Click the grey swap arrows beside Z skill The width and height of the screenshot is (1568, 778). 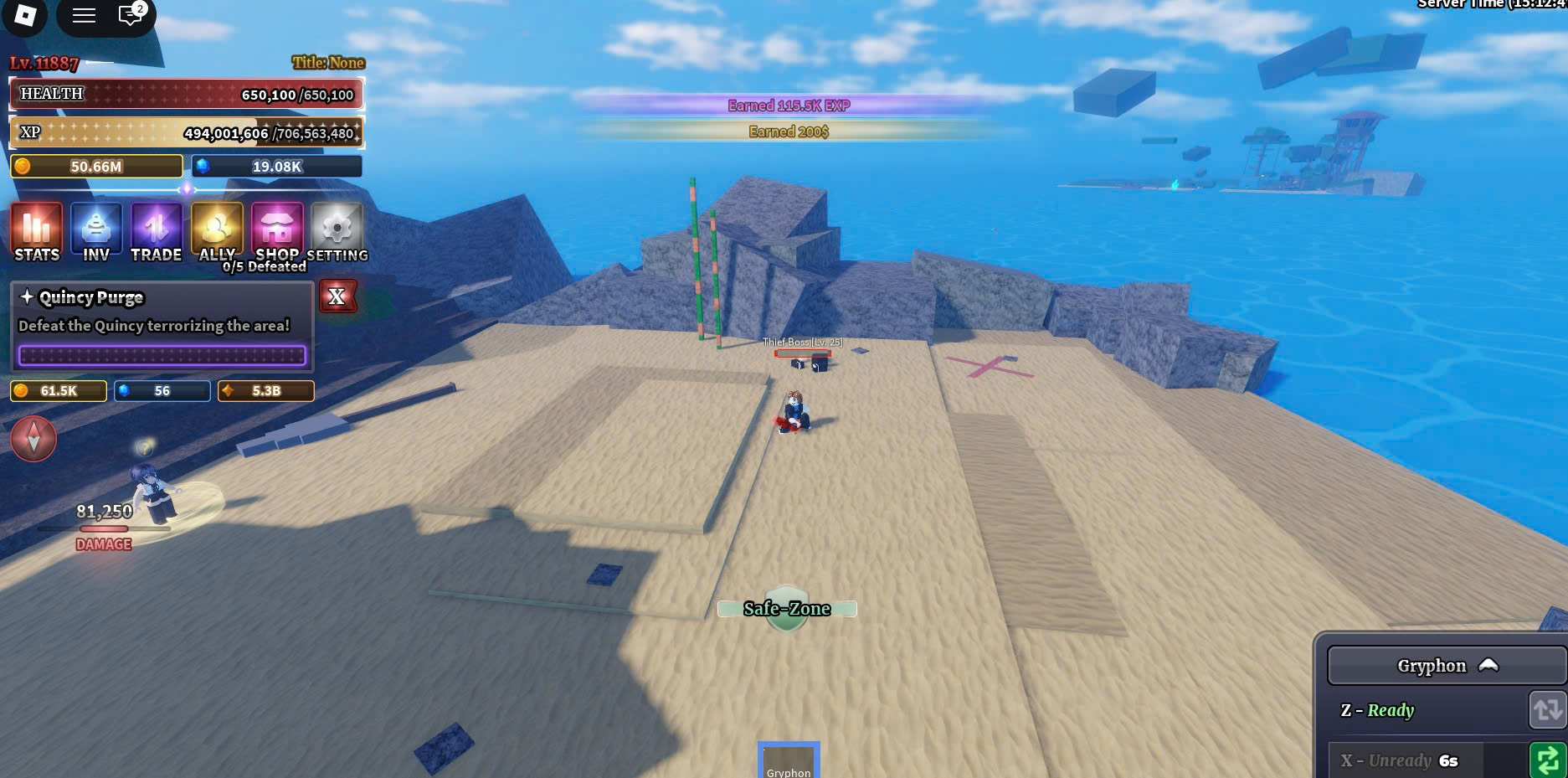pos(1547,710)
